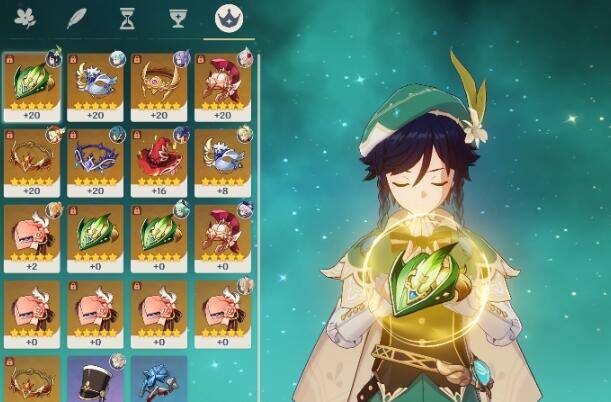Pick the golden tiara with pink gem
Screen dimensions: 611x402
tap(159, 85)
